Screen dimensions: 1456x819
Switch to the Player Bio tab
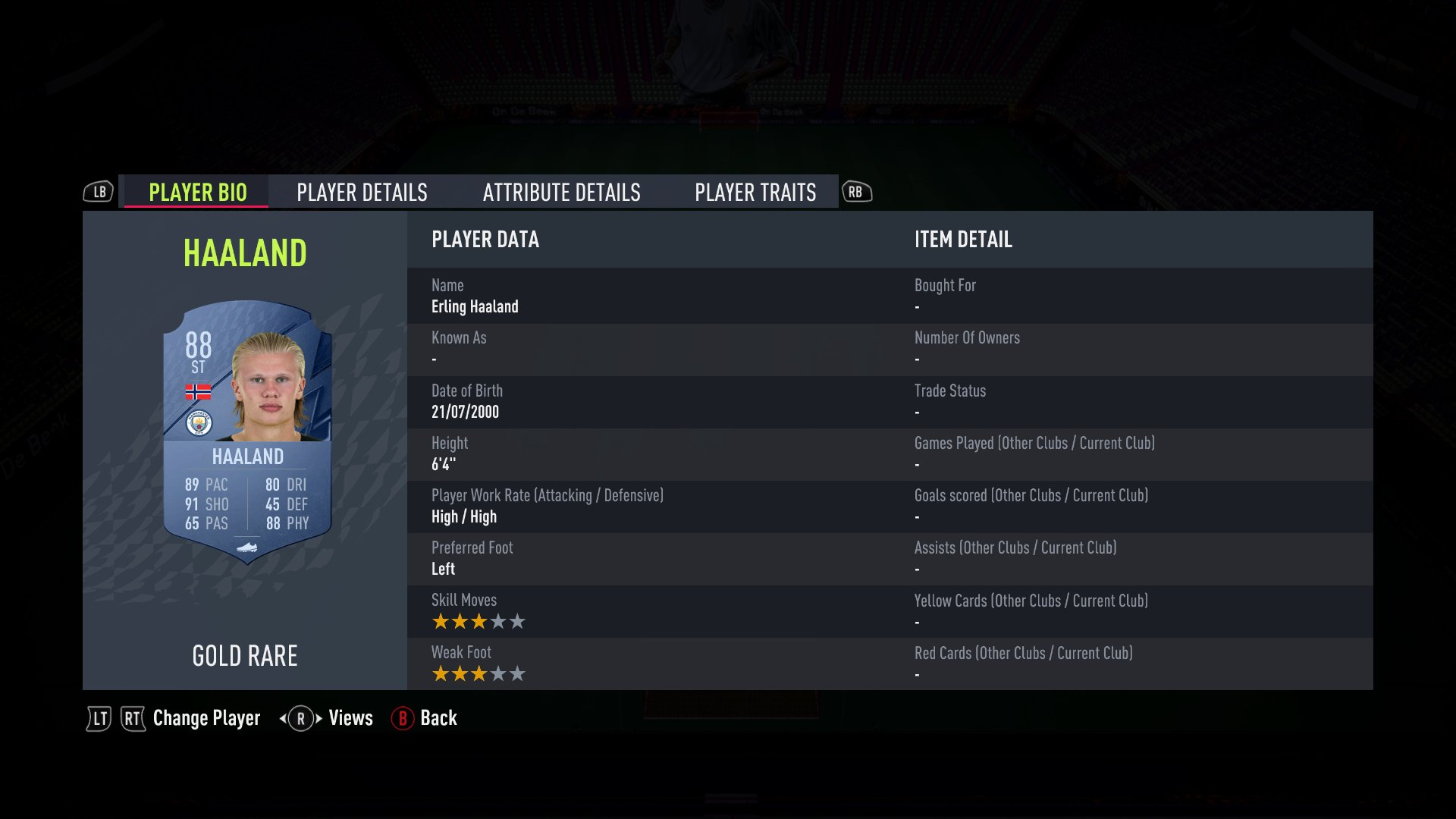[197, 193]
